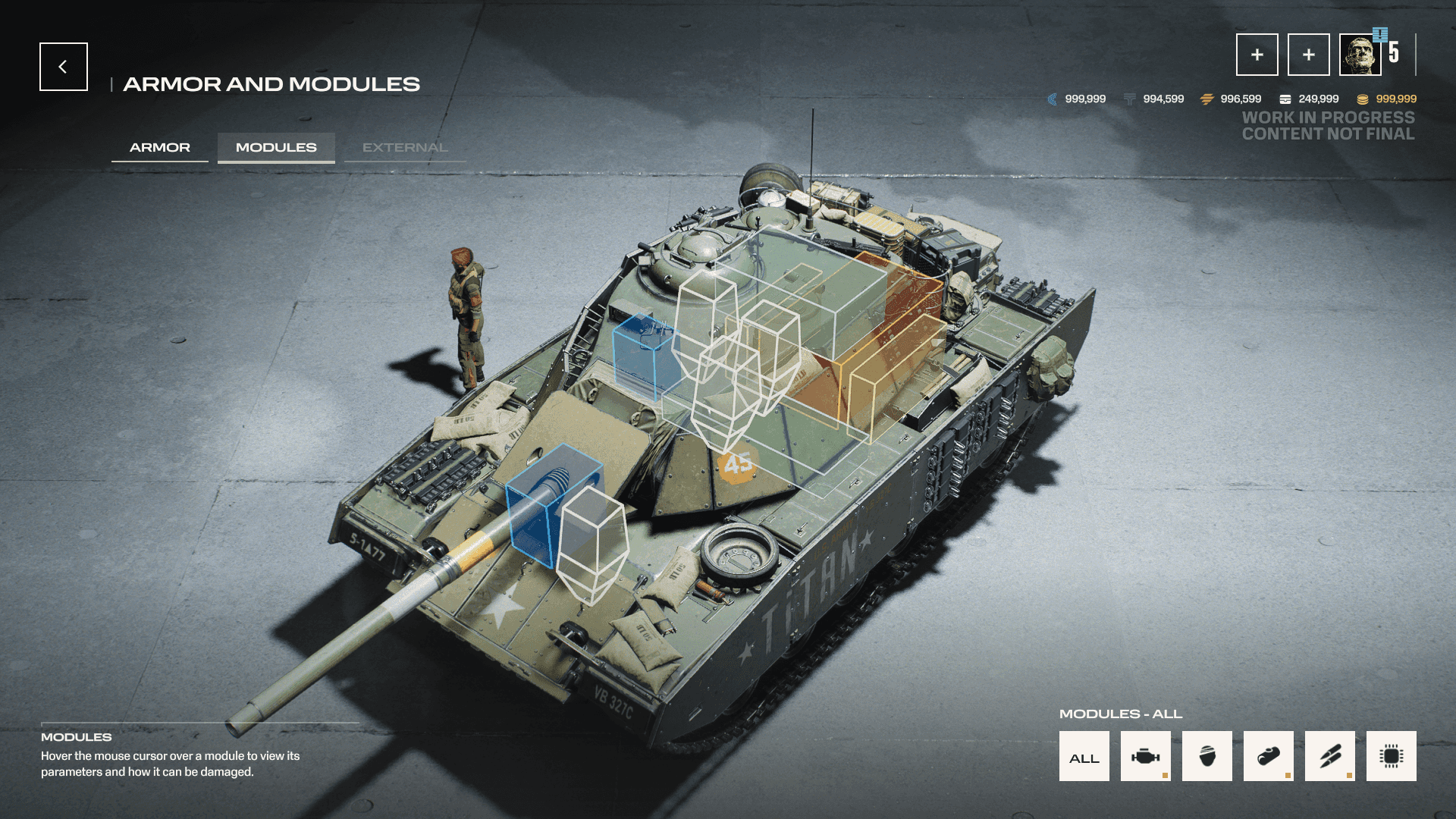Show all modules with the ALL filter

(x=1084, y=756)
